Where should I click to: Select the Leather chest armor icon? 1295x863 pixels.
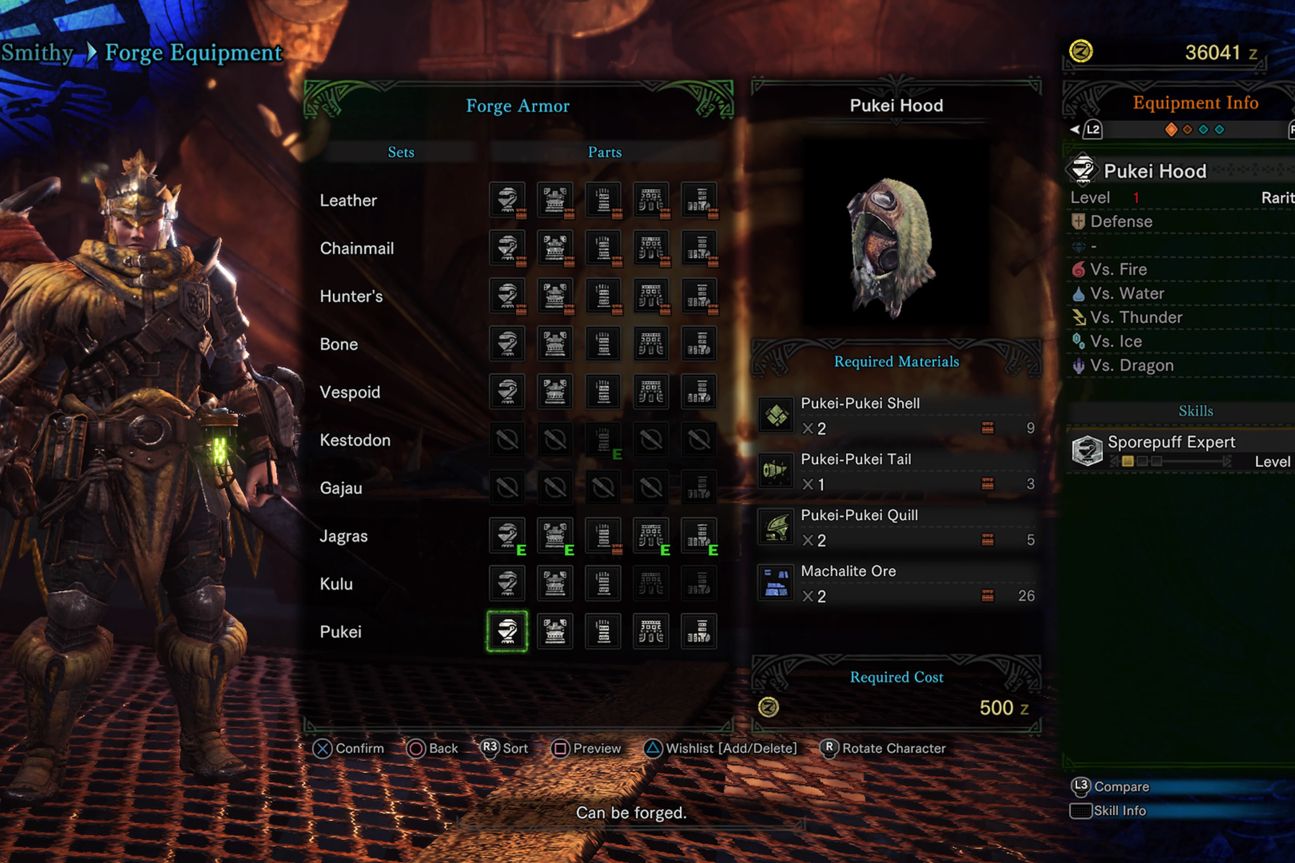(x=555, y=199)
